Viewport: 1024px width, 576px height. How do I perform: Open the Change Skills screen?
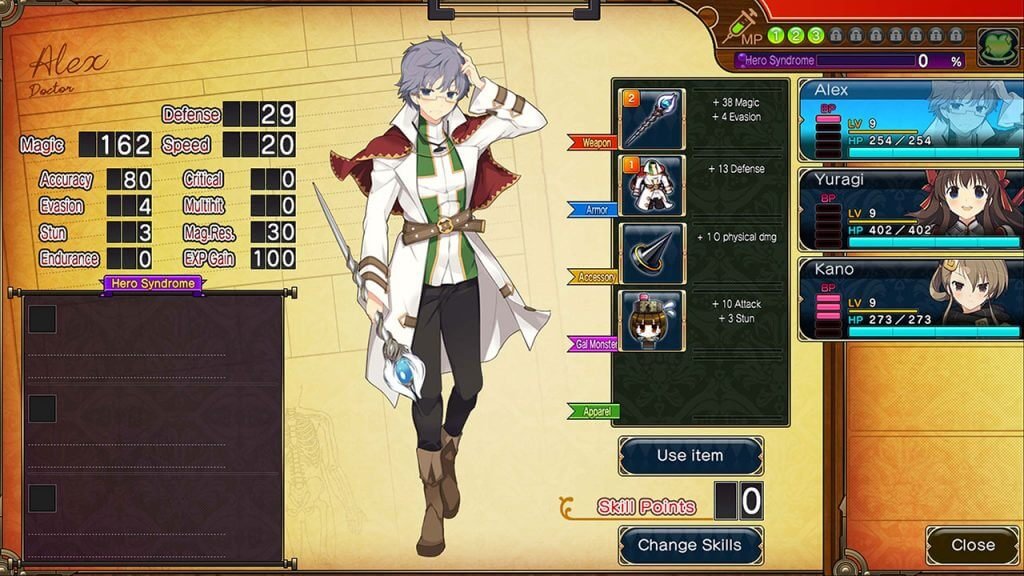click(x=690, y=546)
